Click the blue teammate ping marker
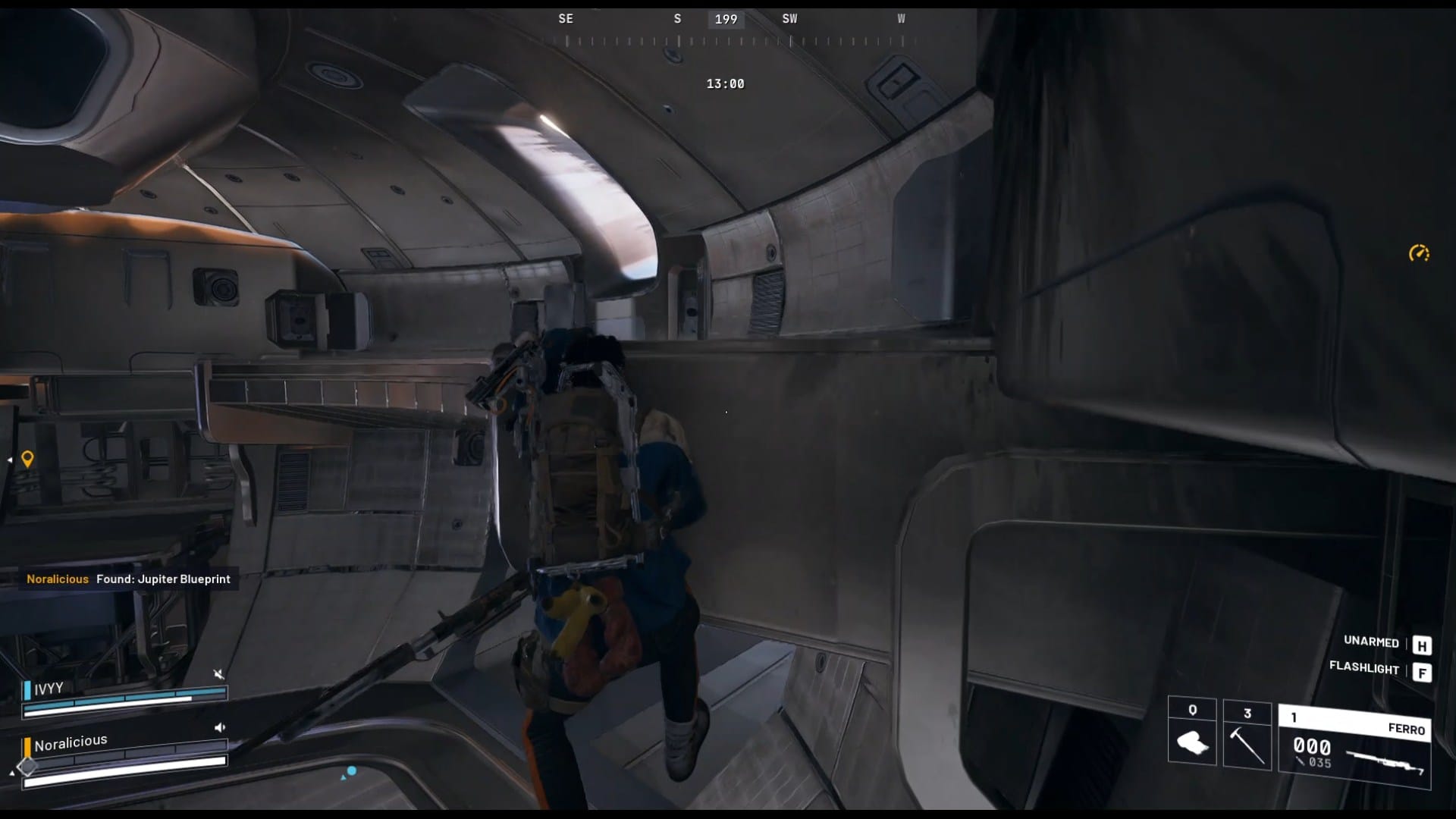The height and width of the screenshot is (819, 1456). coord(351,771)
